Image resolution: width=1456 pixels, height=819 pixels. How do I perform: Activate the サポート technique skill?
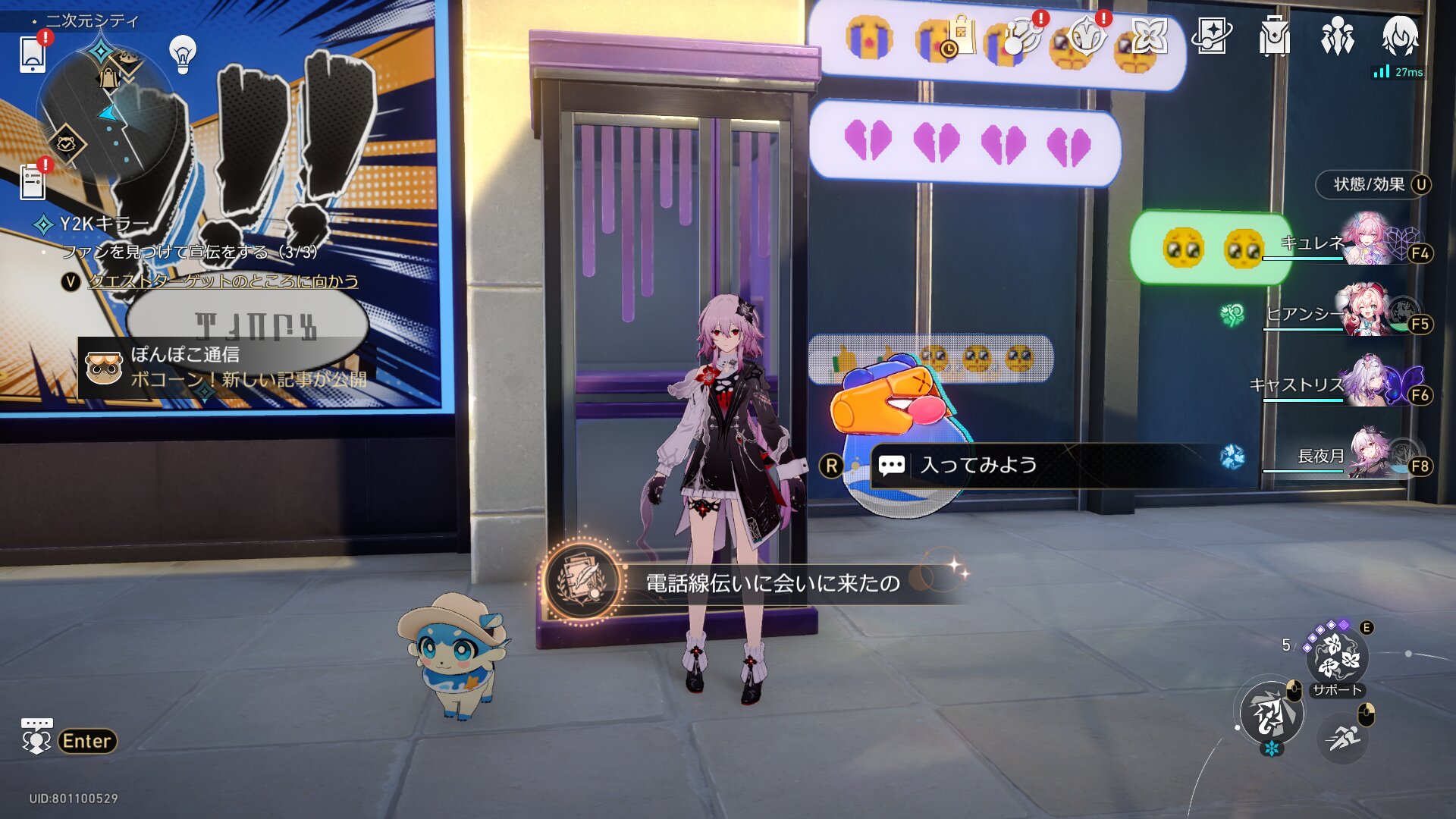pyautogui.click(x=1336, y=657)
